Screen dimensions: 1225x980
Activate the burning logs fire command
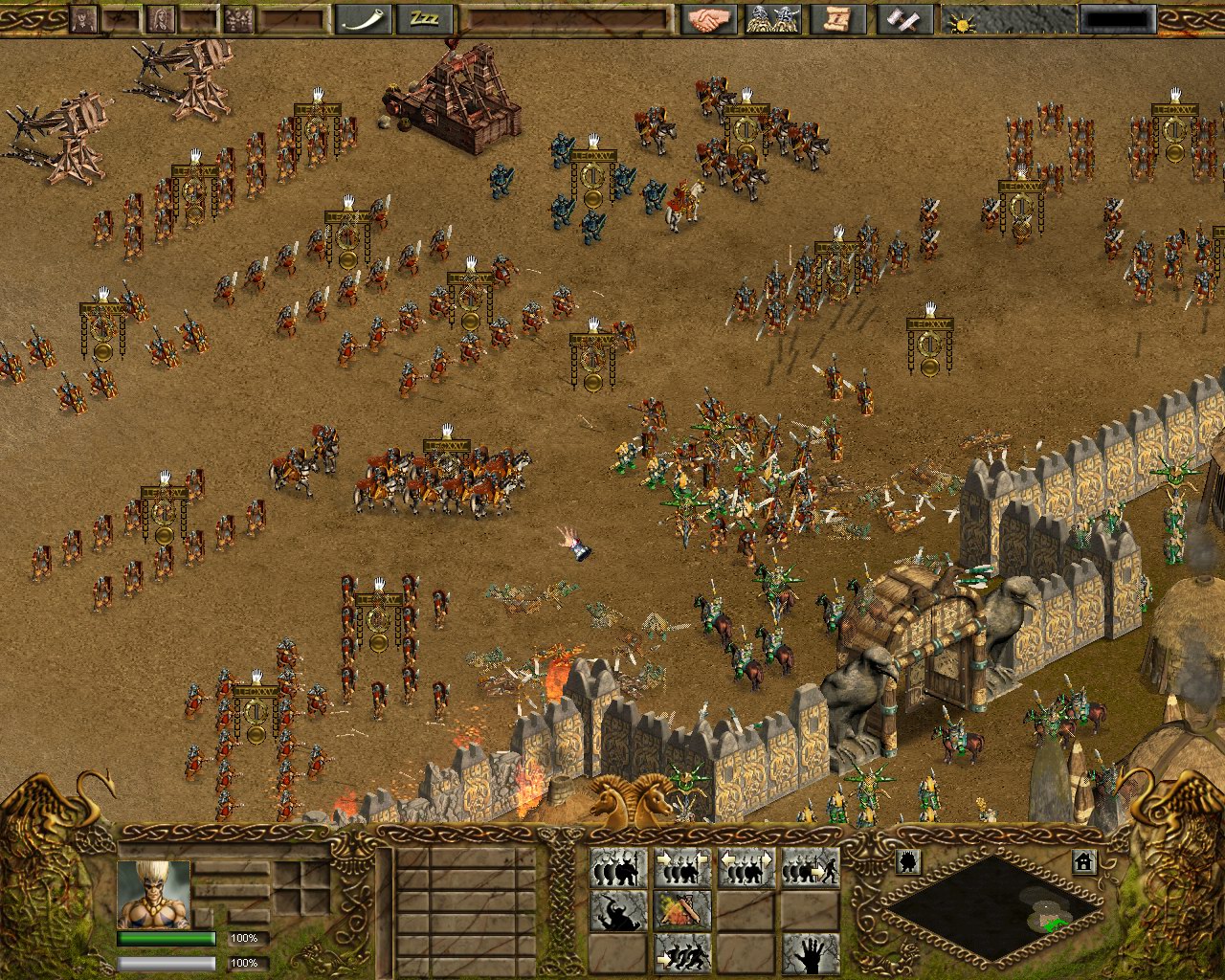click(x=682, y=910)
